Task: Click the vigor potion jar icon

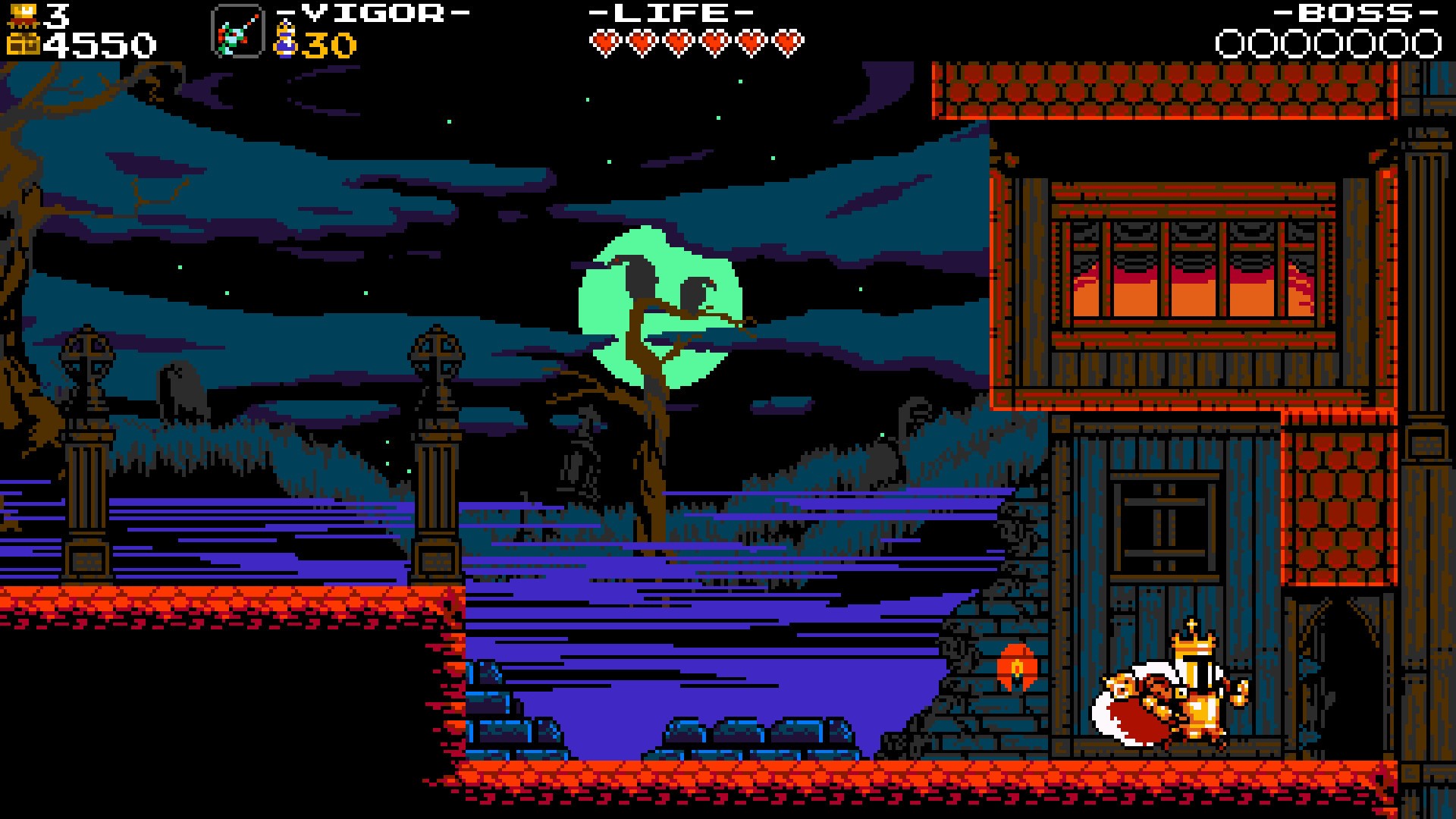Action: 284,39
